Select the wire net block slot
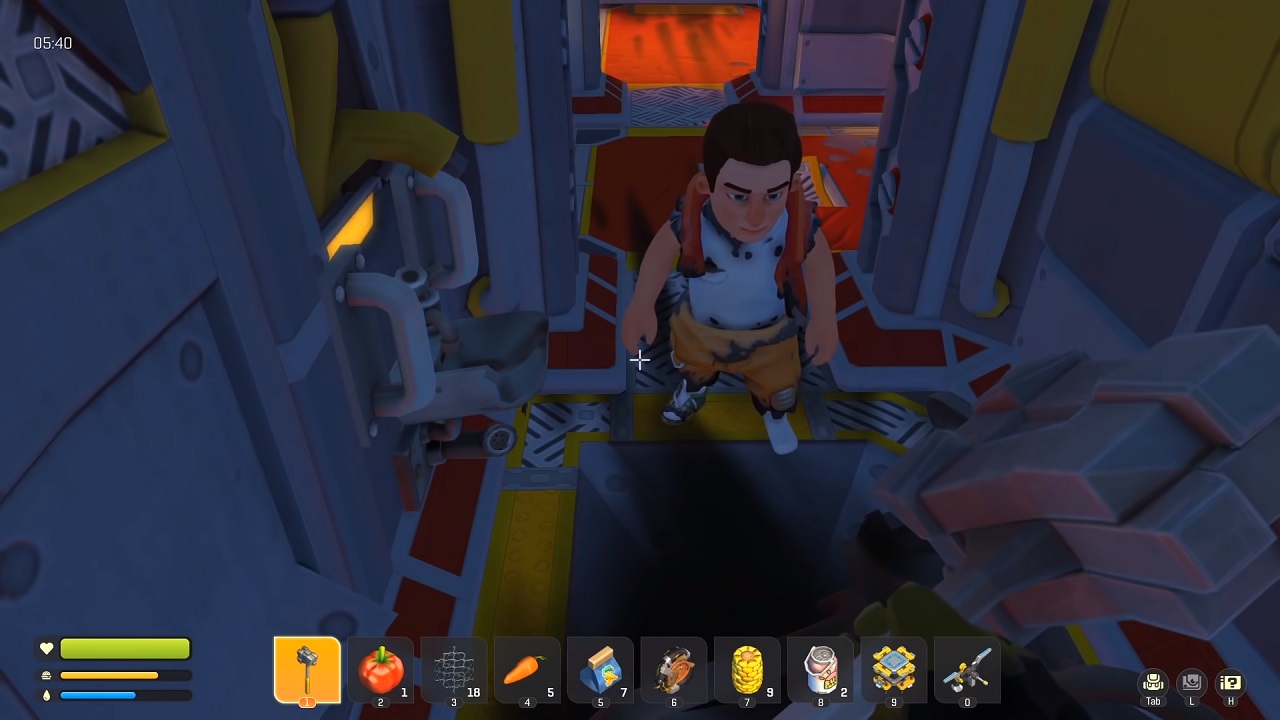The width and height of the screenshot is (1280, 720). click(x=454, y=670)
